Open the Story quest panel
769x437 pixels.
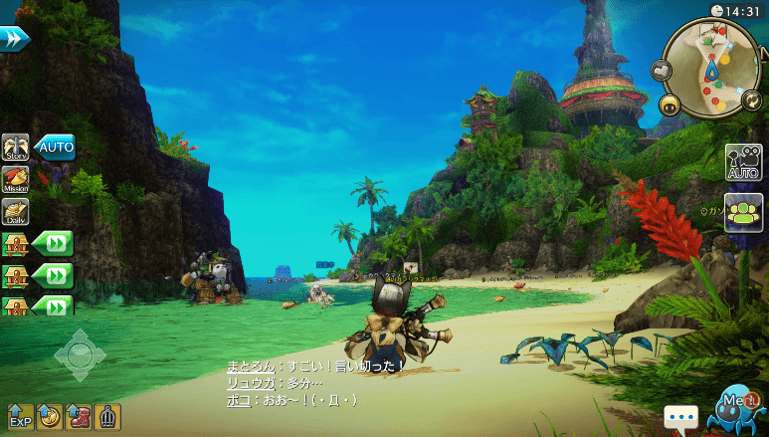point(15,148)
